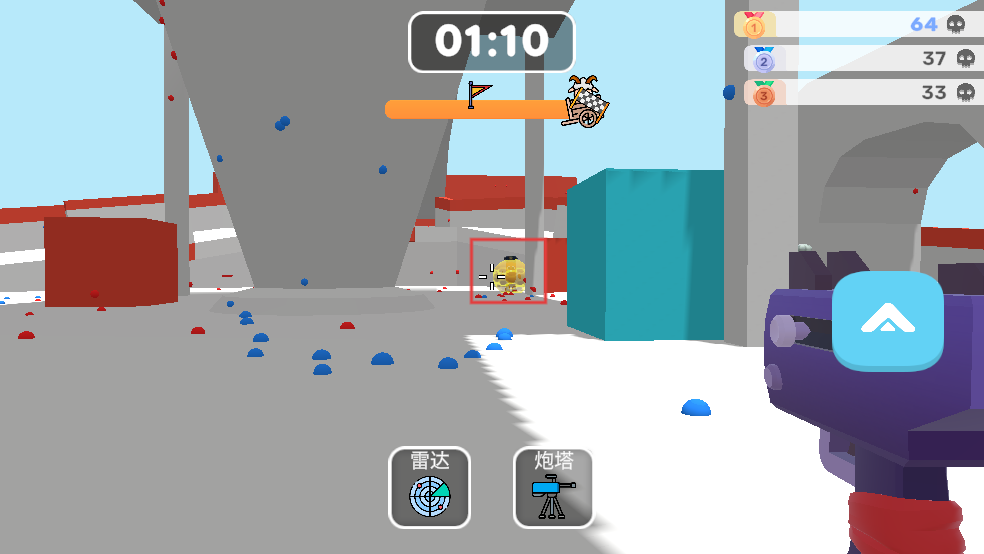
Task: Tap the blue jump arrow button
Action: [x=887, y=321]
